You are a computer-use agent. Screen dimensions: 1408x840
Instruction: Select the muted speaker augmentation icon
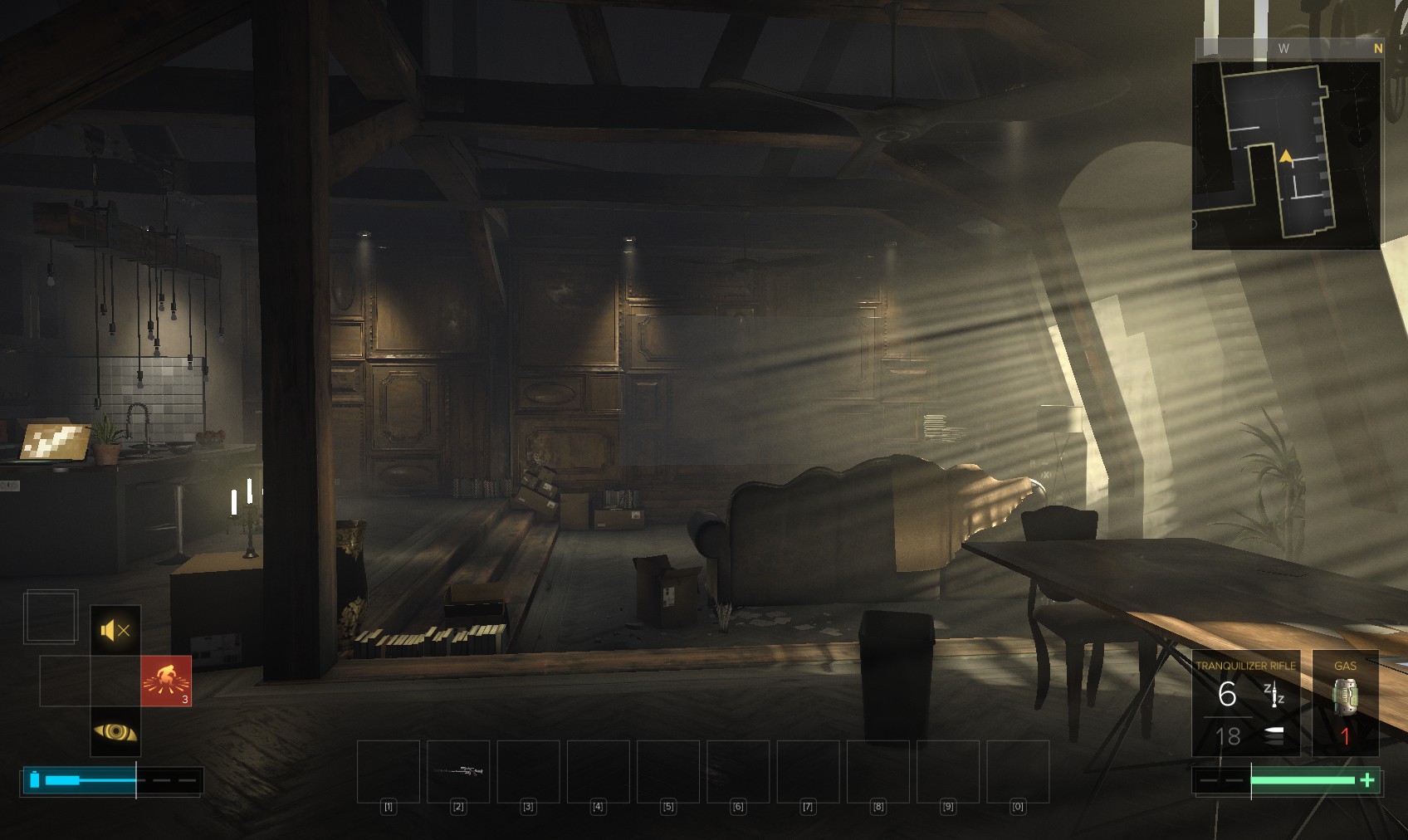point(115,631)
